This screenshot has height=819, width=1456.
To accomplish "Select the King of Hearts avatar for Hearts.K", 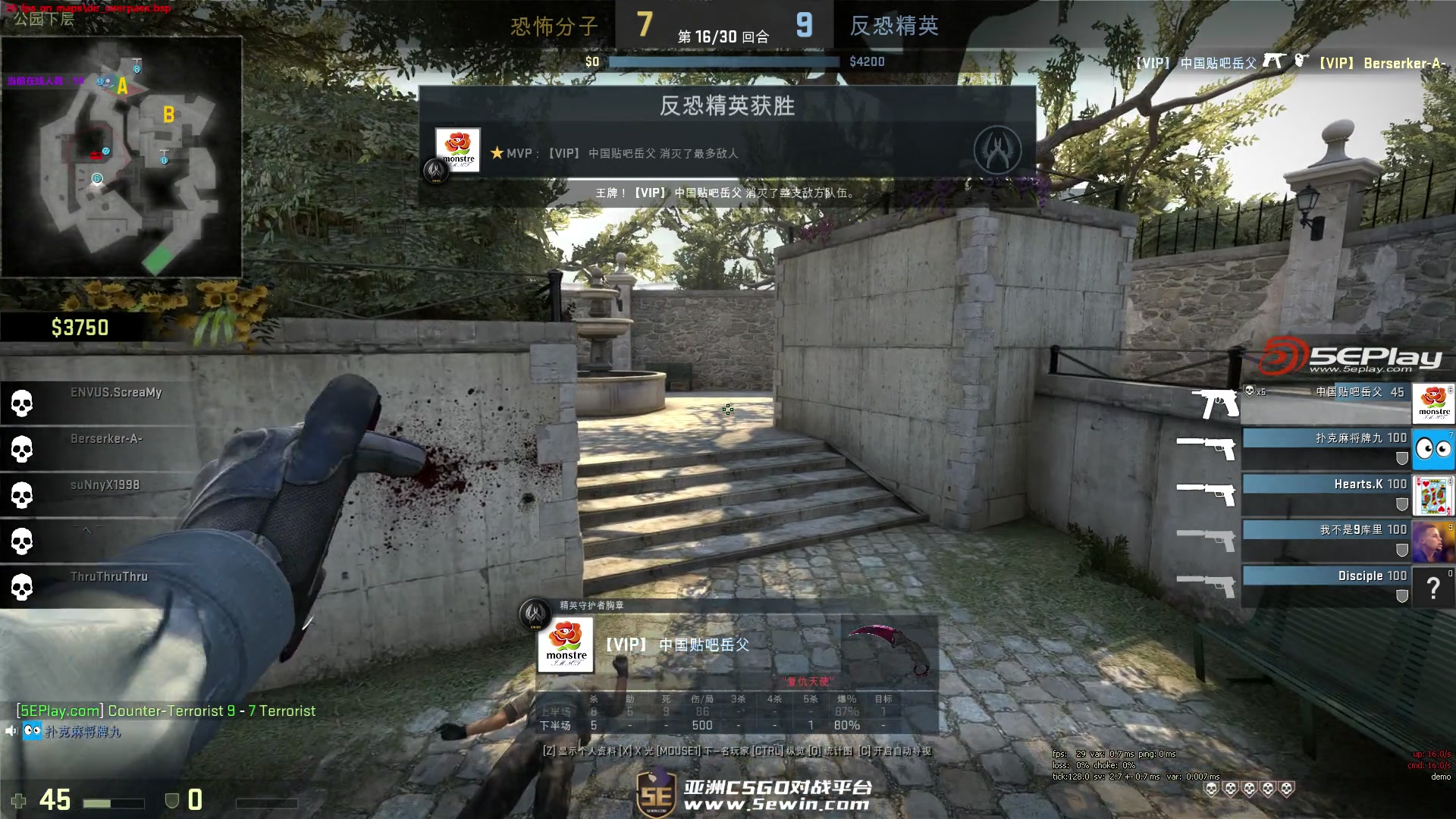I will point(1433,495).
